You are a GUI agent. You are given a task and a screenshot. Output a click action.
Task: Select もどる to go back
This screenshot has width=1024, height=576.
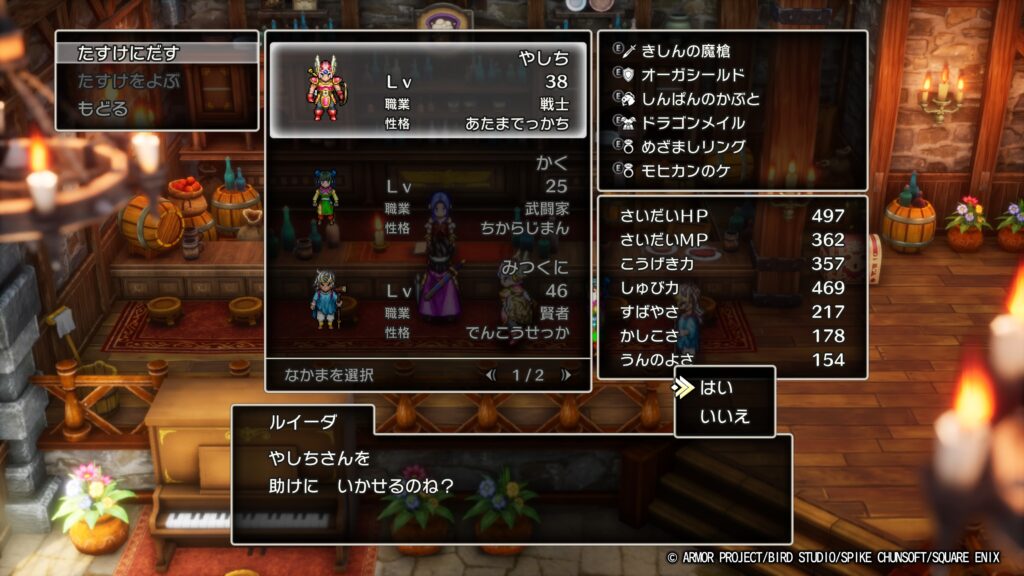click(x=103, y=108)
